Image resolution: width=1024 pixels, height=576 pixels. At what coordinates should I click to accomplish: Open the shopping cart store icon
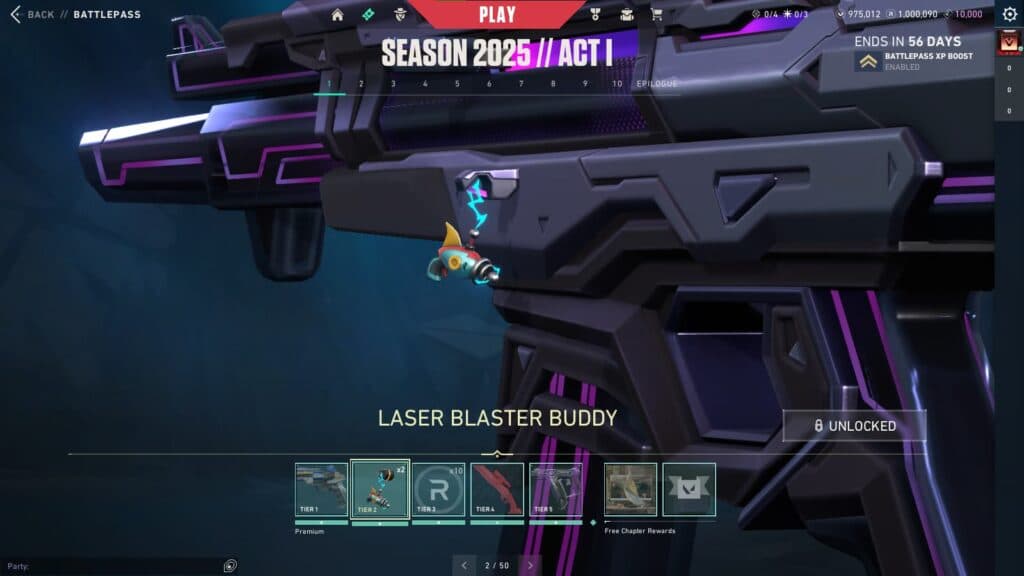tap(657, 15)
